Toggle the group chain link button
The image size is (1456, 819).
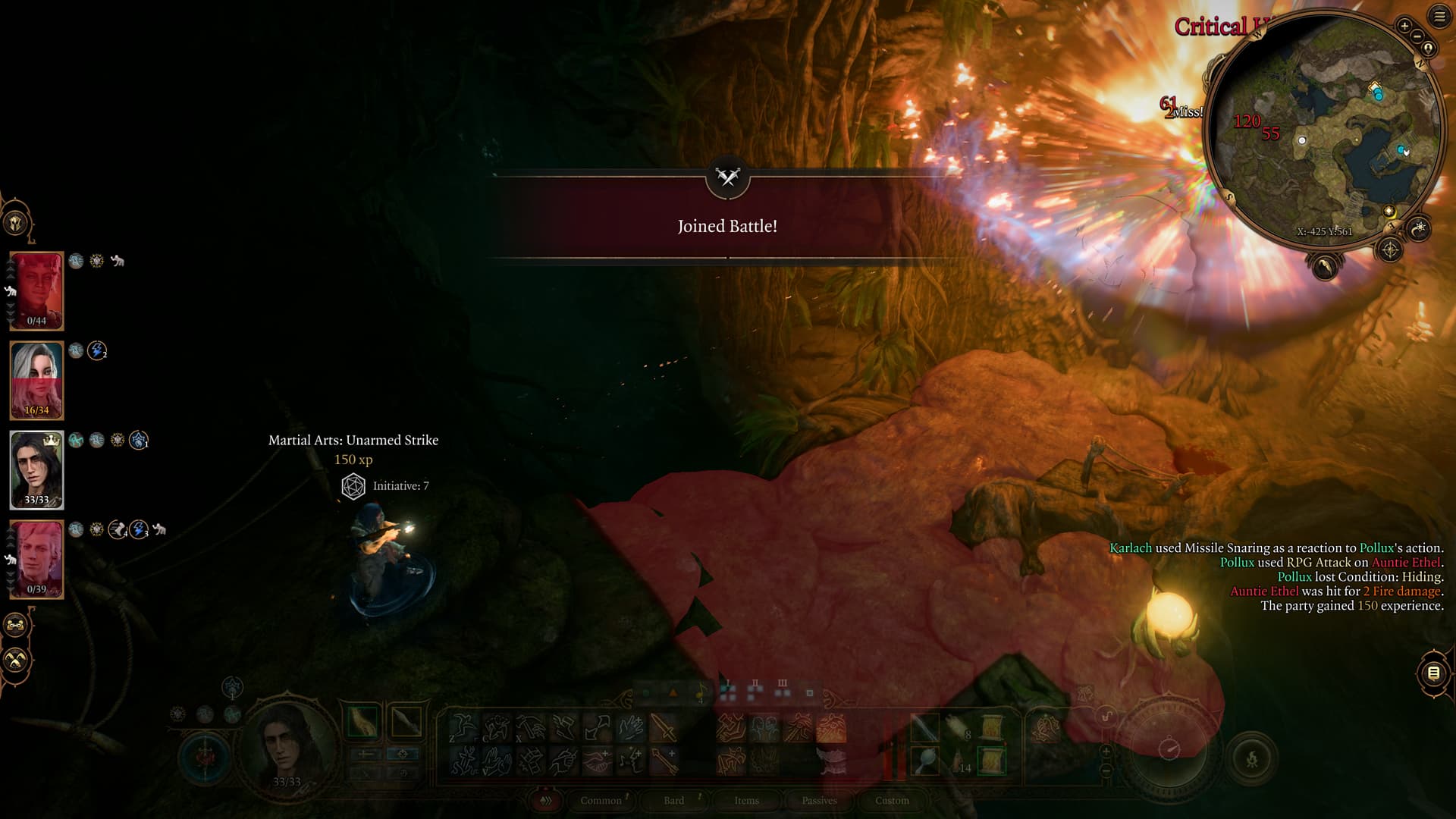(16, 626)
